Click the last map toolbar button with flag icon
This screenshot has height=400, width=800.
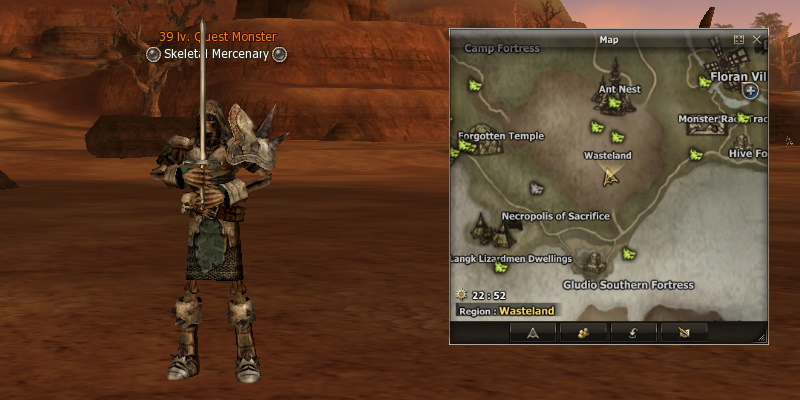click(x=683, y=332)
